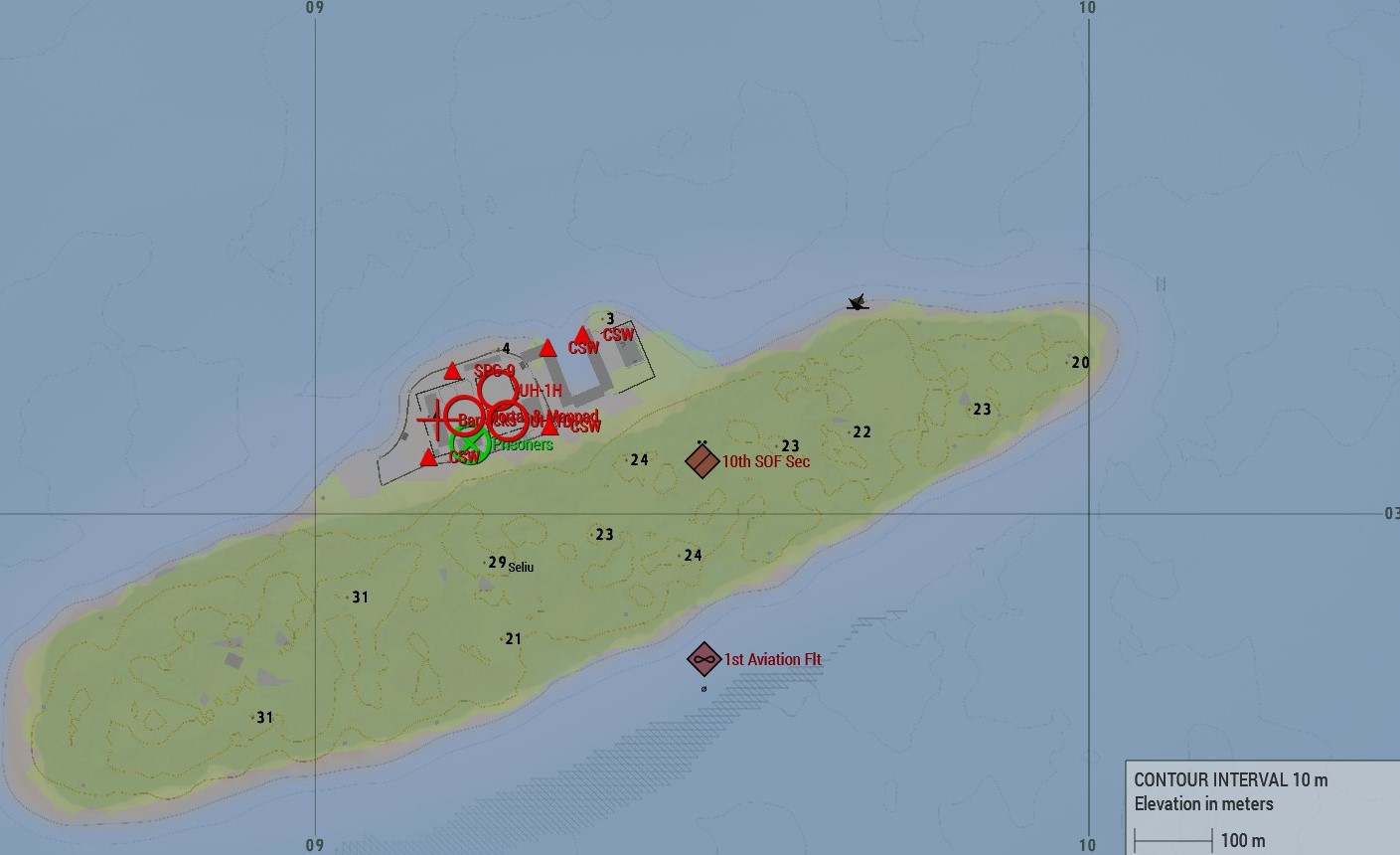Click the 1st Aviation Flt text label
Screen dimensions: 1400x855
point(772,659)
